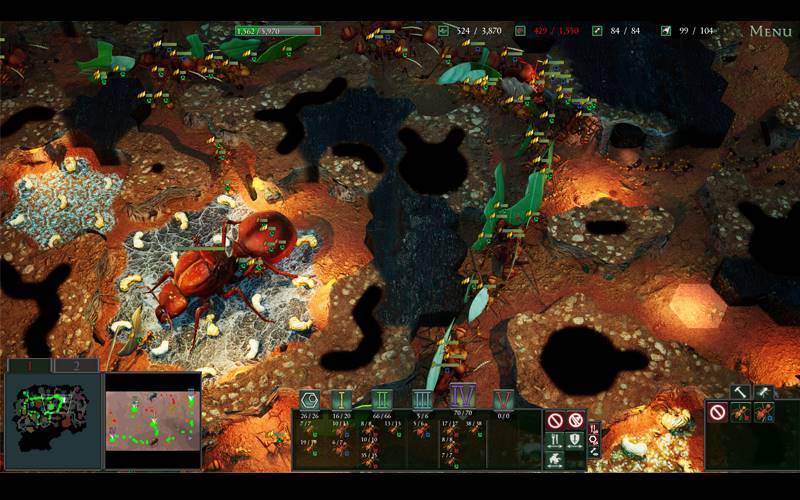This screenshot has width=800, height=500.
Task: Select pheromone group II
Action: coord(381,399)
